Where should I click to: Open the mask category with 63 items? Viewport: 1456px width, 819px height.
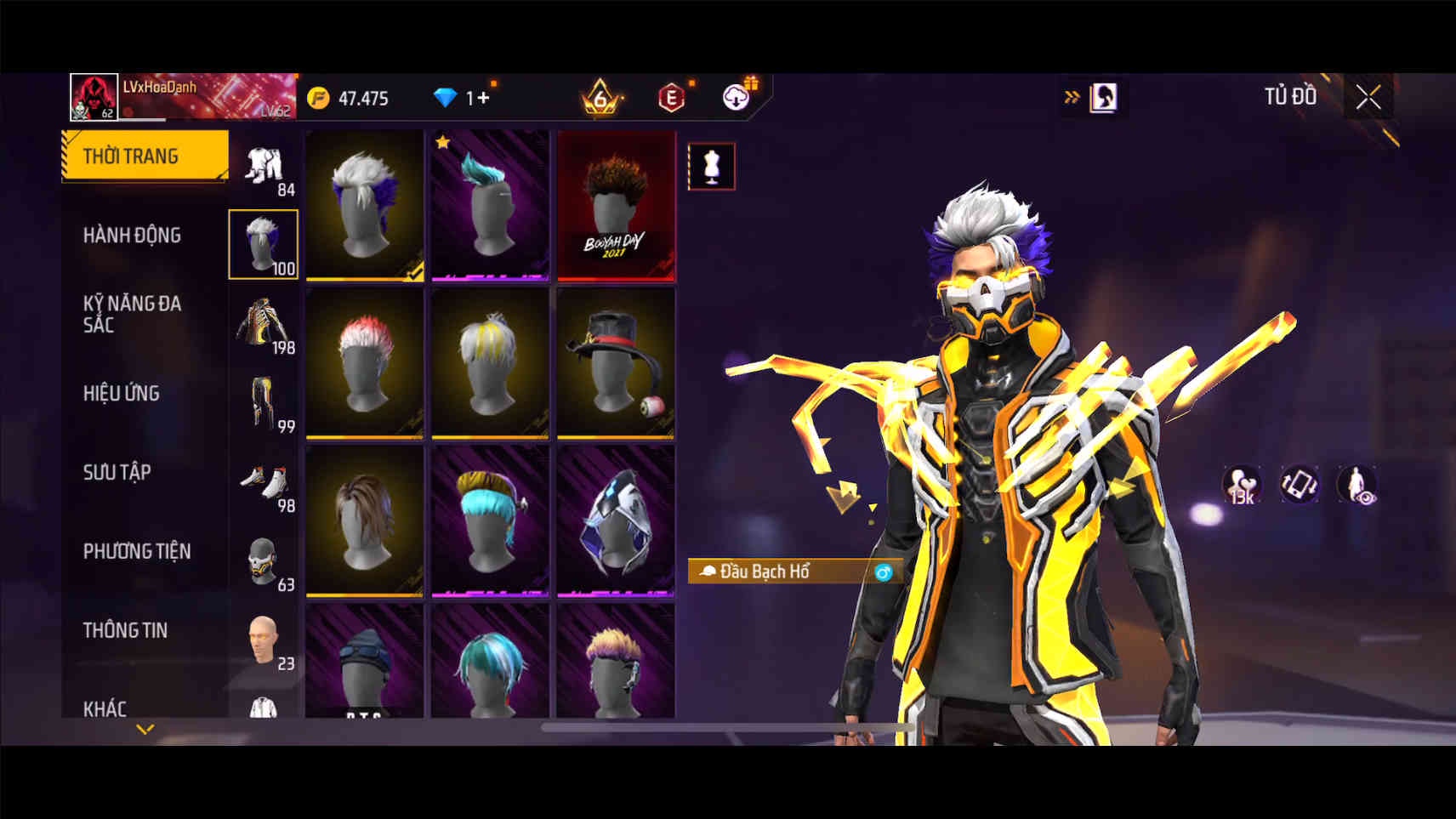point(264,561)
